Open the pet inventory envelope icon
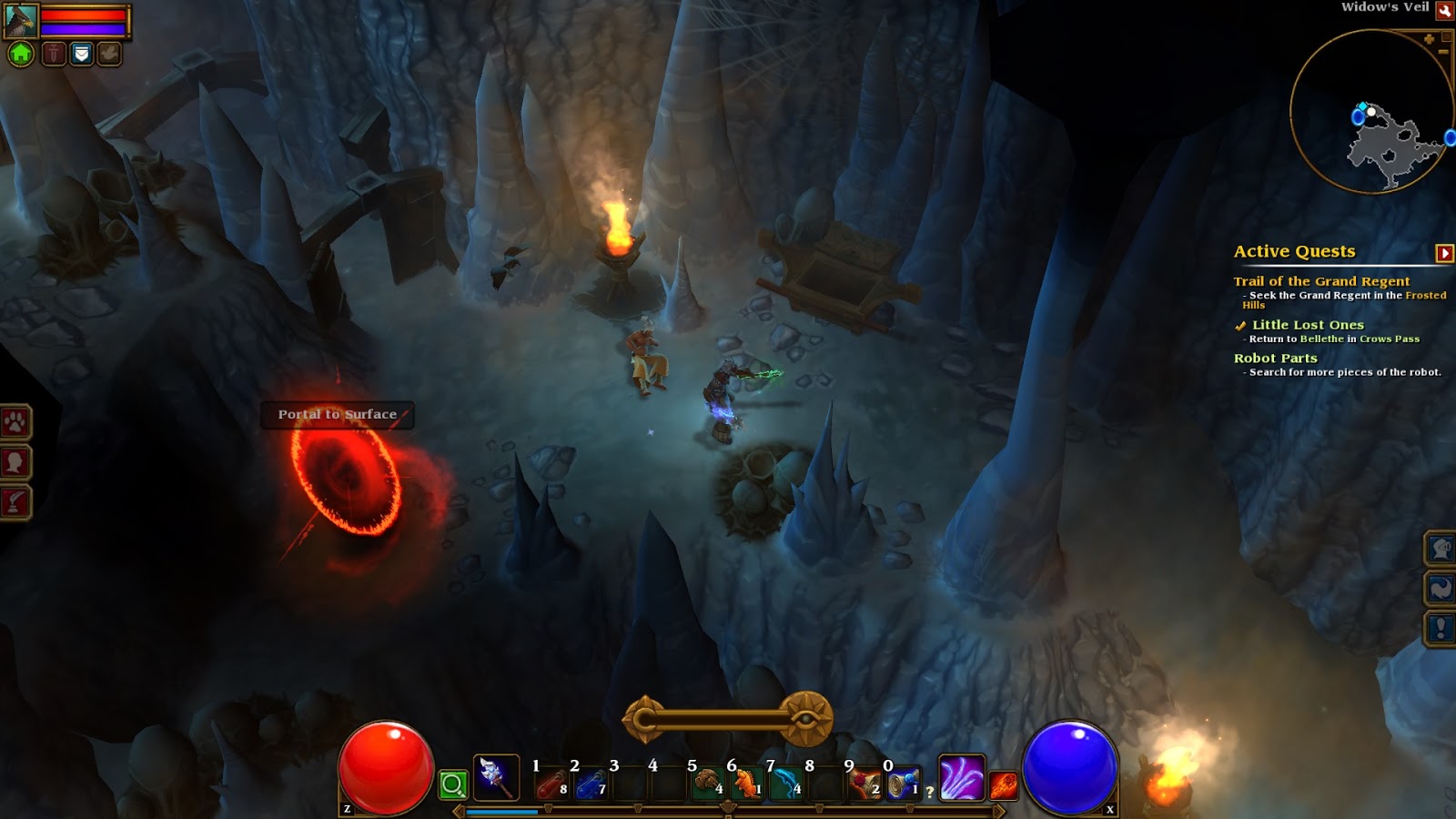Screen dimensions: 1456x819 [x=81, y=54]
